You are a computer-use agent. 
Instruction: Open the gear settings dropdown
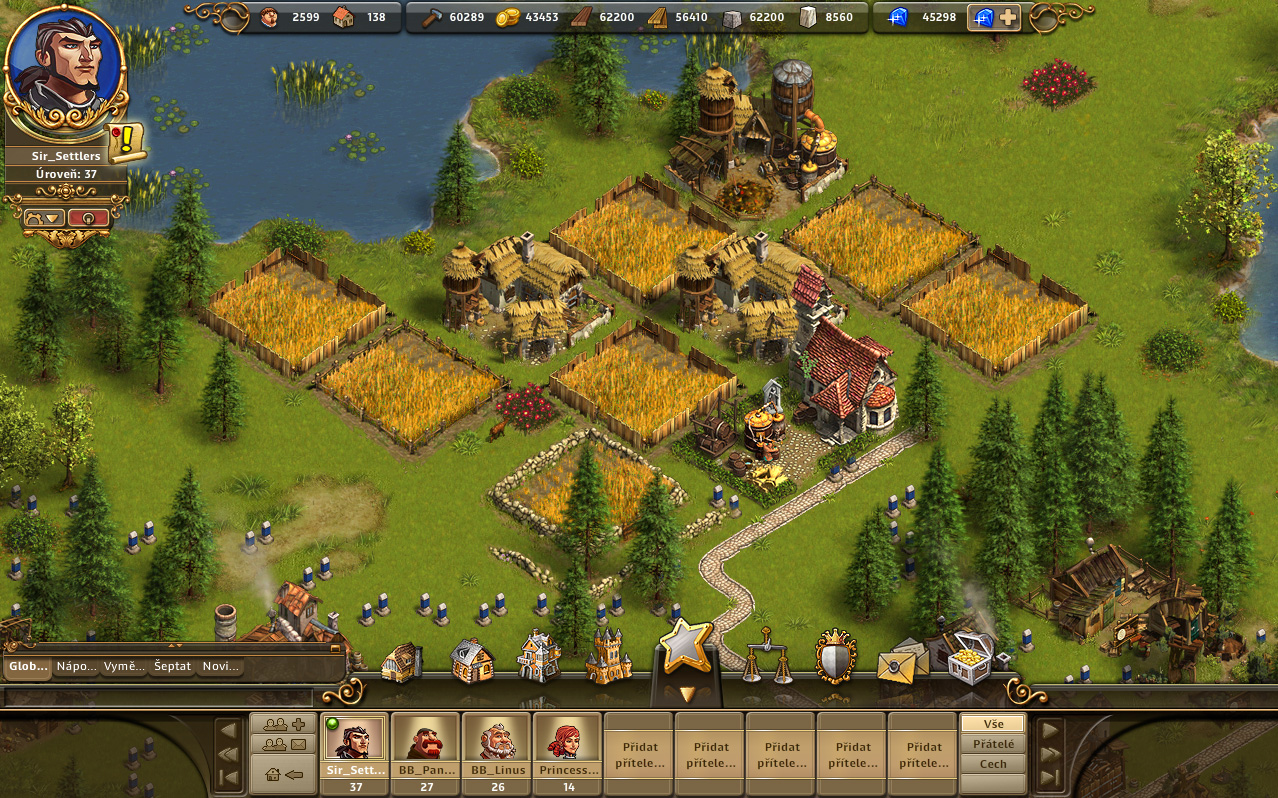pyautogui.click(x=46, y=218)
